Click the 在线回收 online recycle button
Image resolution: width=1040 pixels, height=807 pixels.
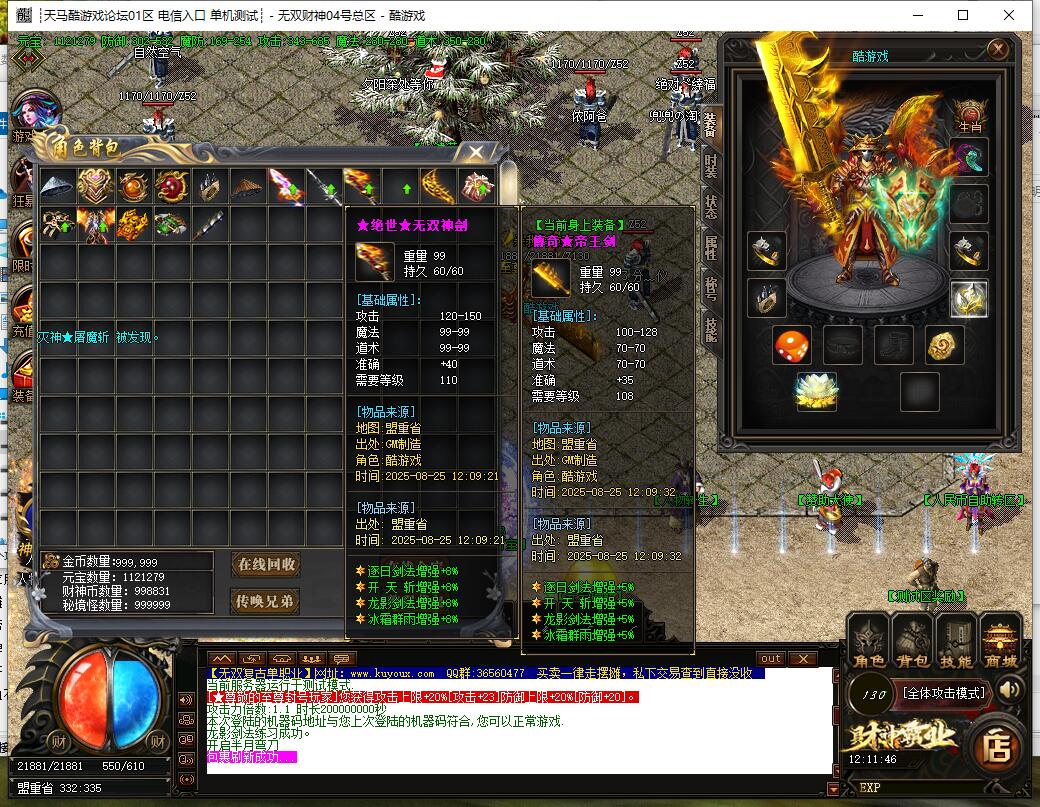(x=266, y=564)
